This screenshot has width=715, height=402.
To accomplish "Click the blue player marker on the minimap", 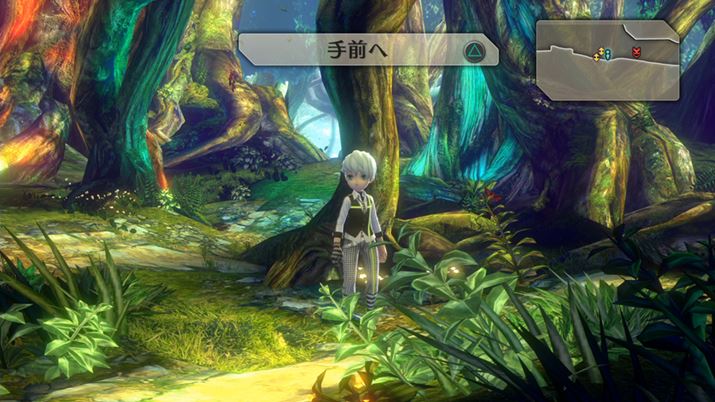I will [606, 53].
